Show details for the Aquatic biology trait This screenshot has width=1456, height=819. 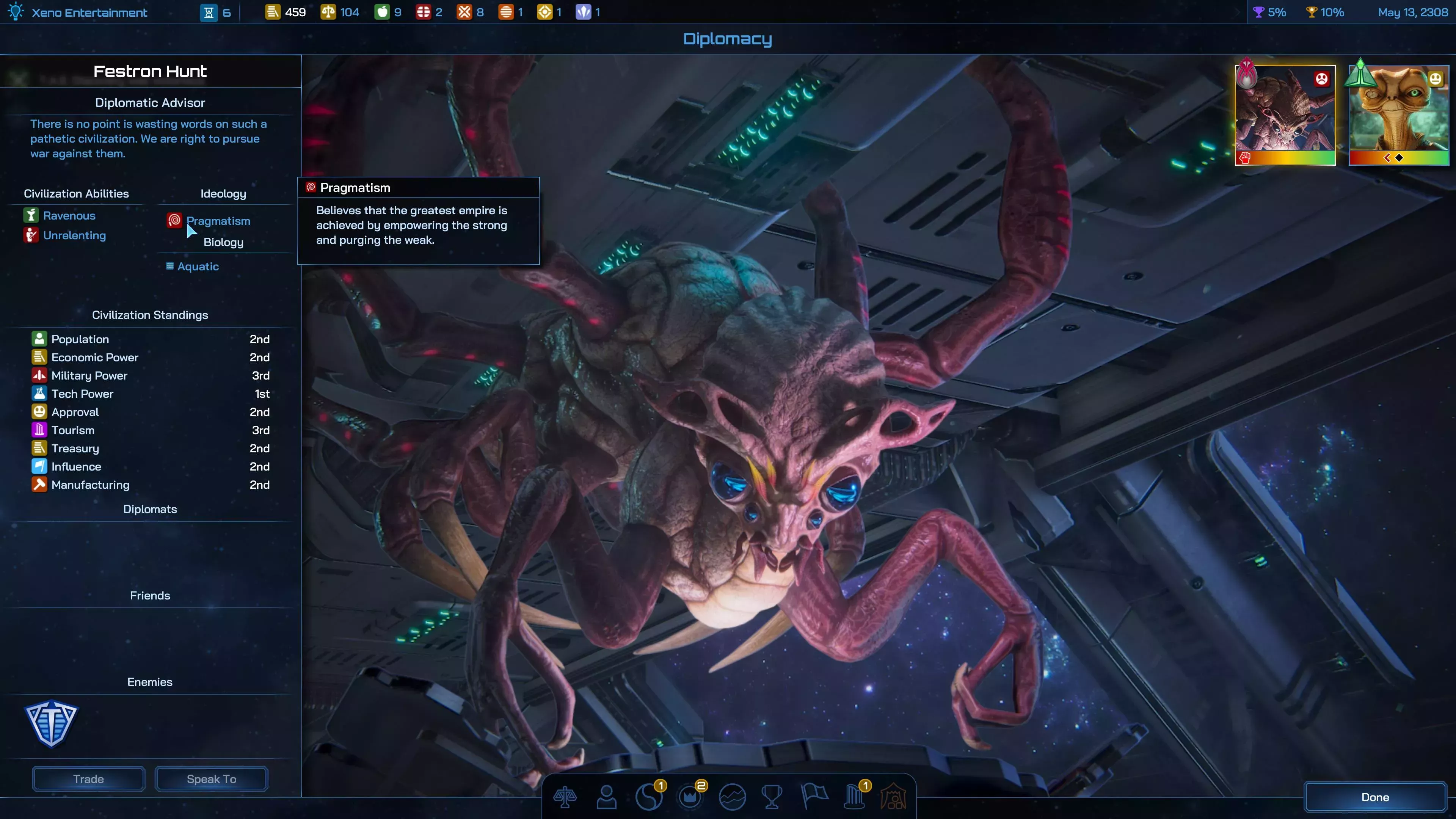(198, 266)
